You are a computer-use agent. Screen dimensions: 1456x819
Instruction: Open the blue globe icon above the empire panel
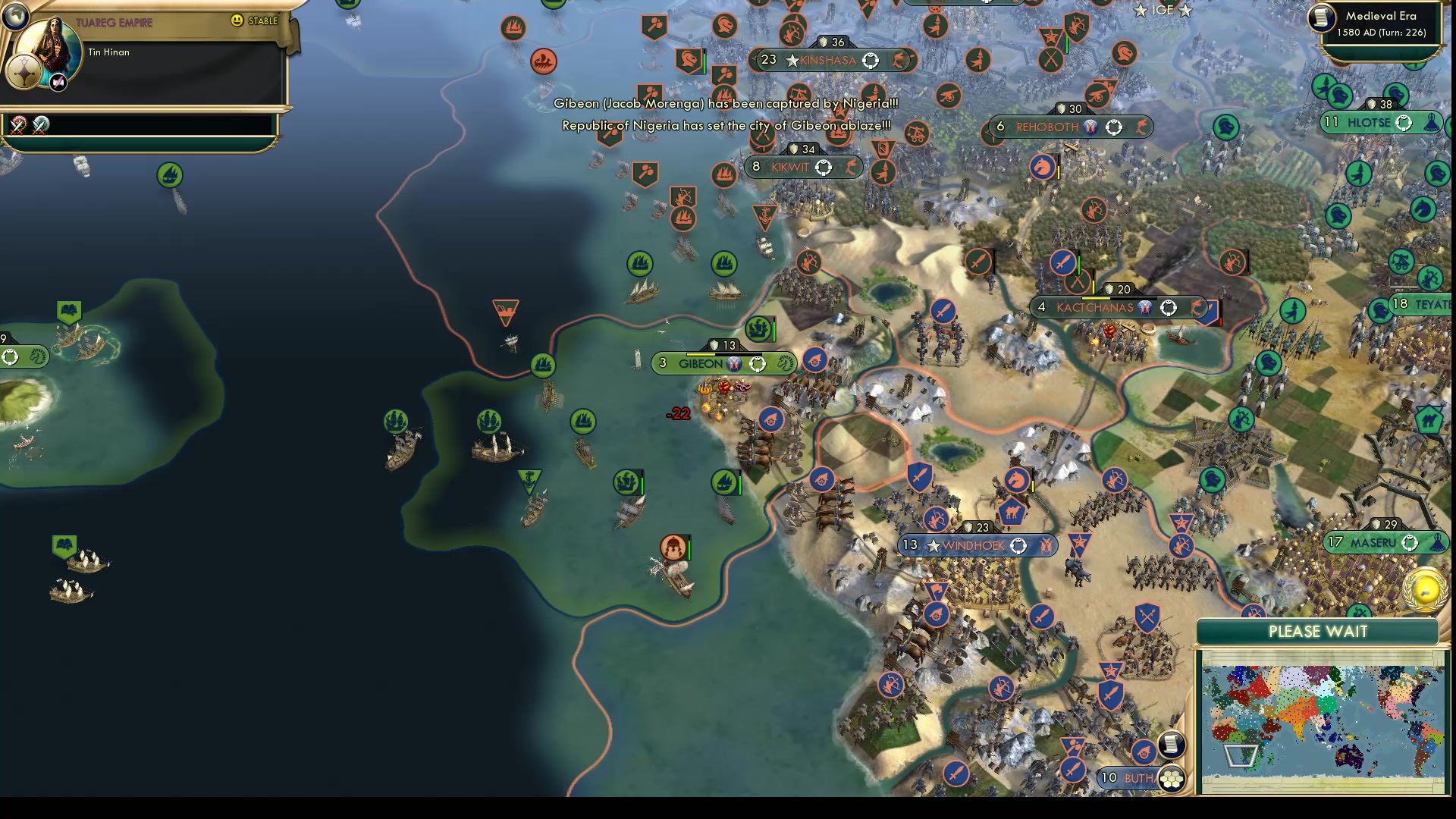[x=16, y=17]
